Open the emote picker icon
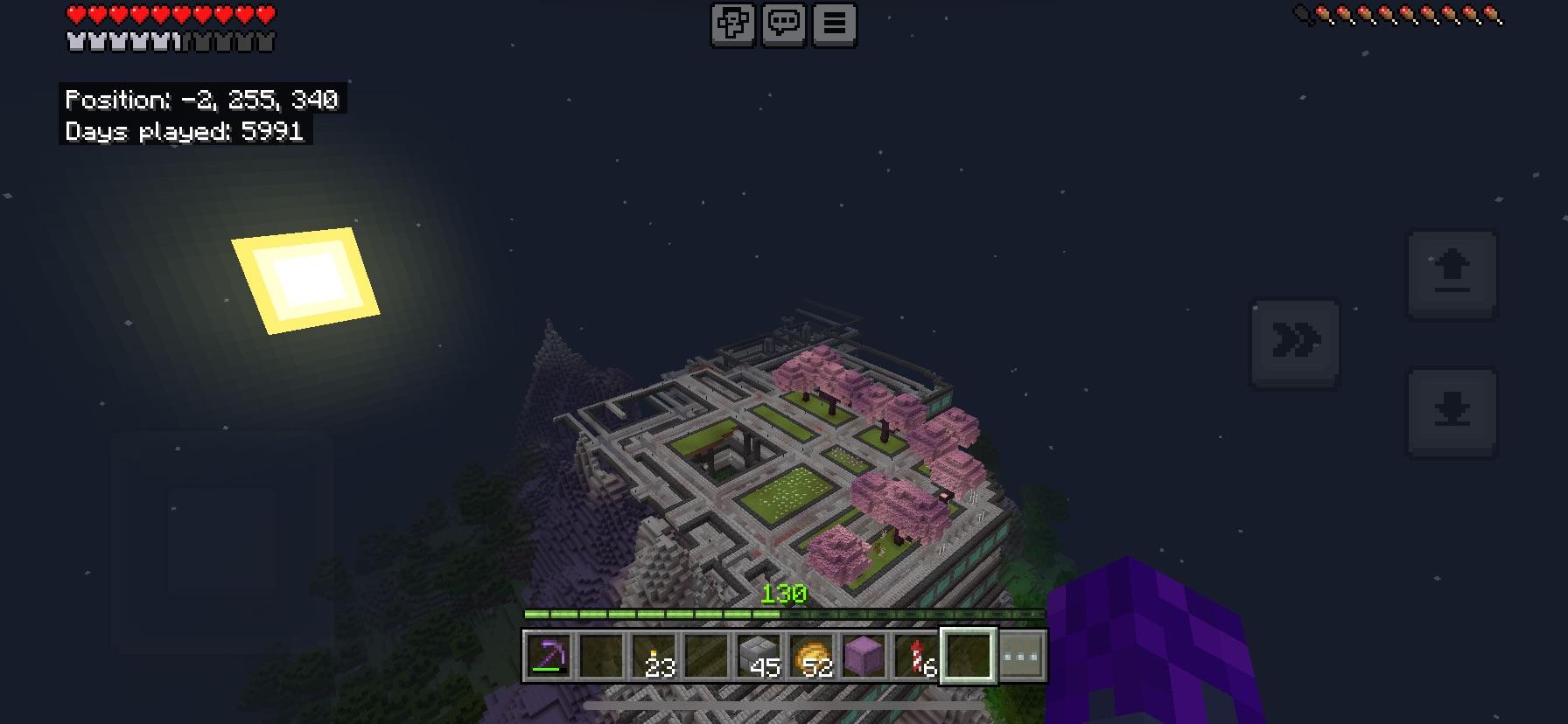This screenshot has height=724, width=1568. coord(733,24)
